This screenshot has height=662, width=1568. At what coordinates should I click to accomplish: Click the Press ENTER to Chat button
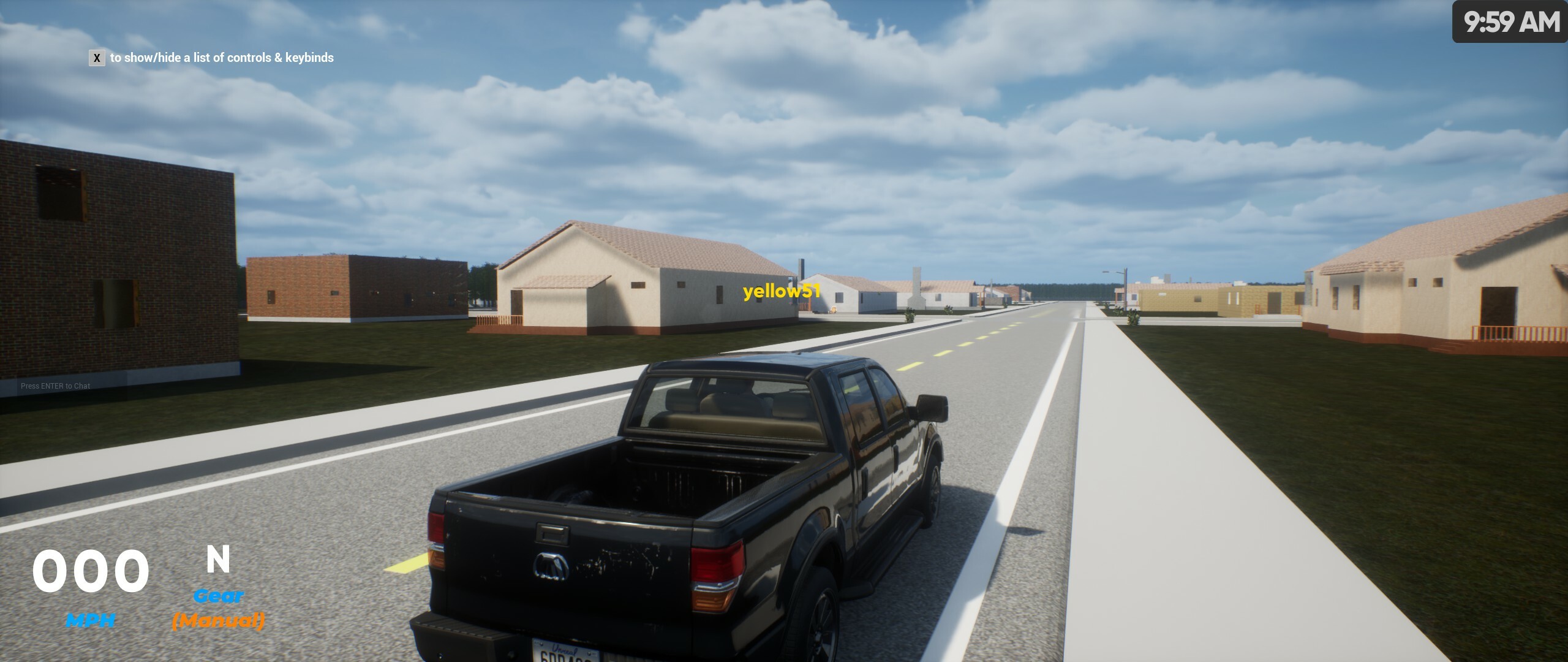[55, 386]
